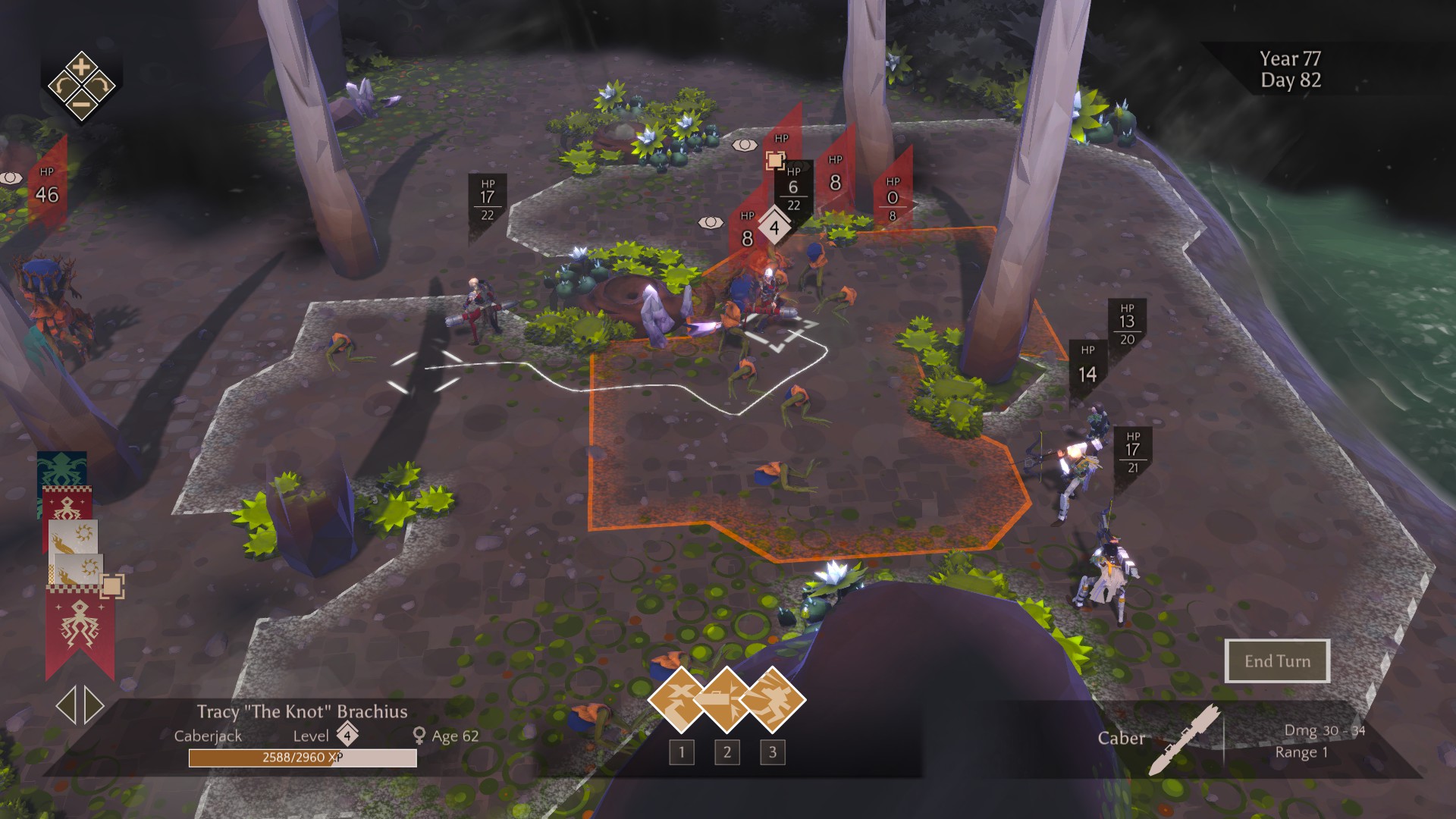Screen dimensions: 1456x819
Task: Toggle the target marker beside turn banners
Action: [112, 586]
